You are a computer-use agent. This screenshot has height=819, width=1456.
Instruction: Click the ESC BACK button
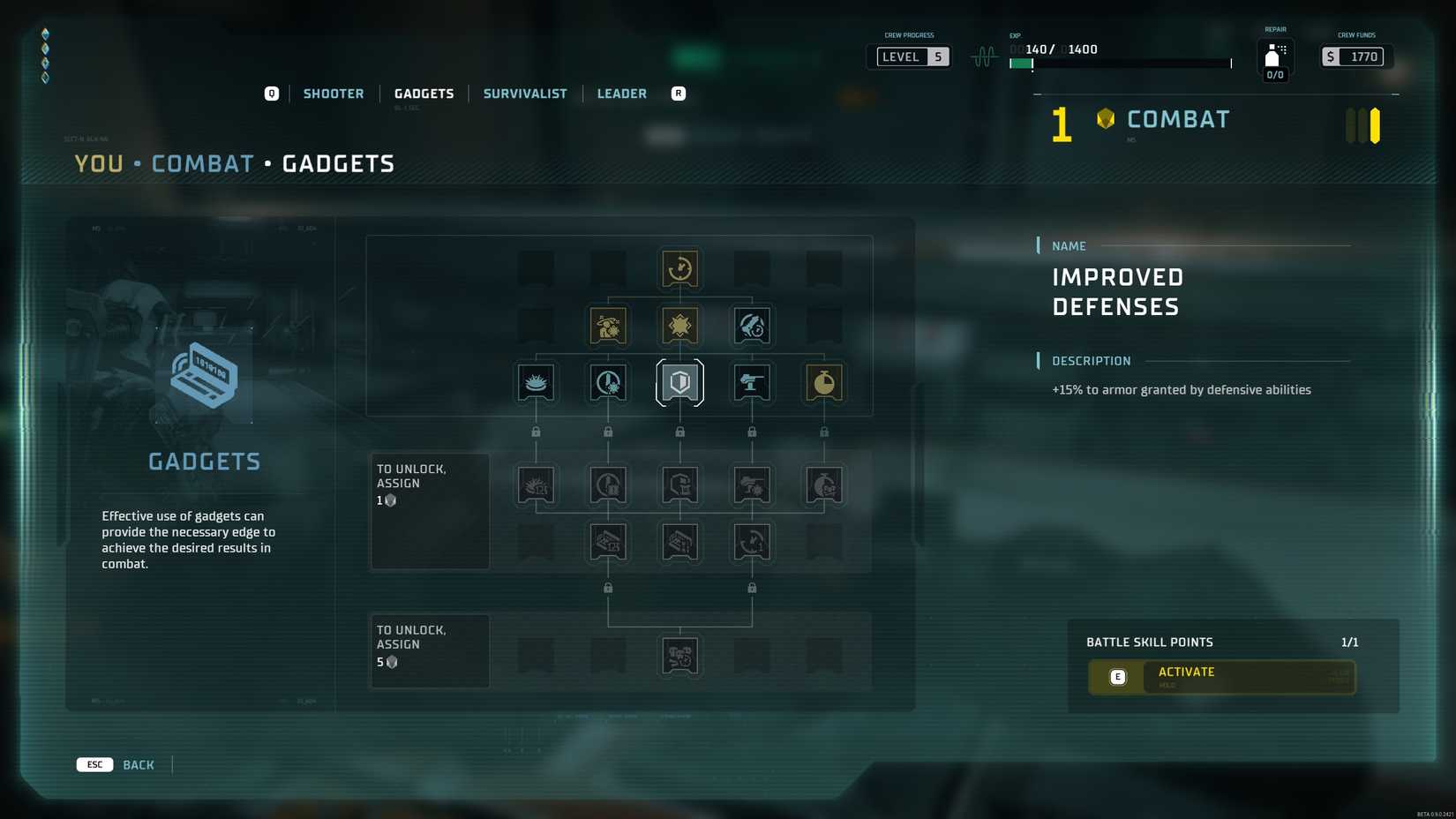[117, 764]
